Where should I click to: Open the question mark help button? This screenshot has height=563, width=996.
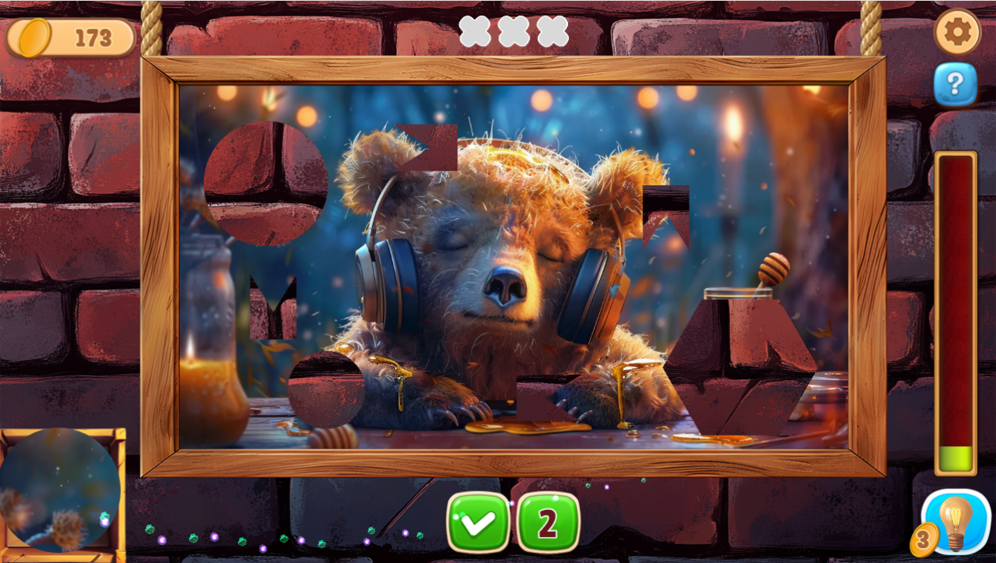point(955,85)
